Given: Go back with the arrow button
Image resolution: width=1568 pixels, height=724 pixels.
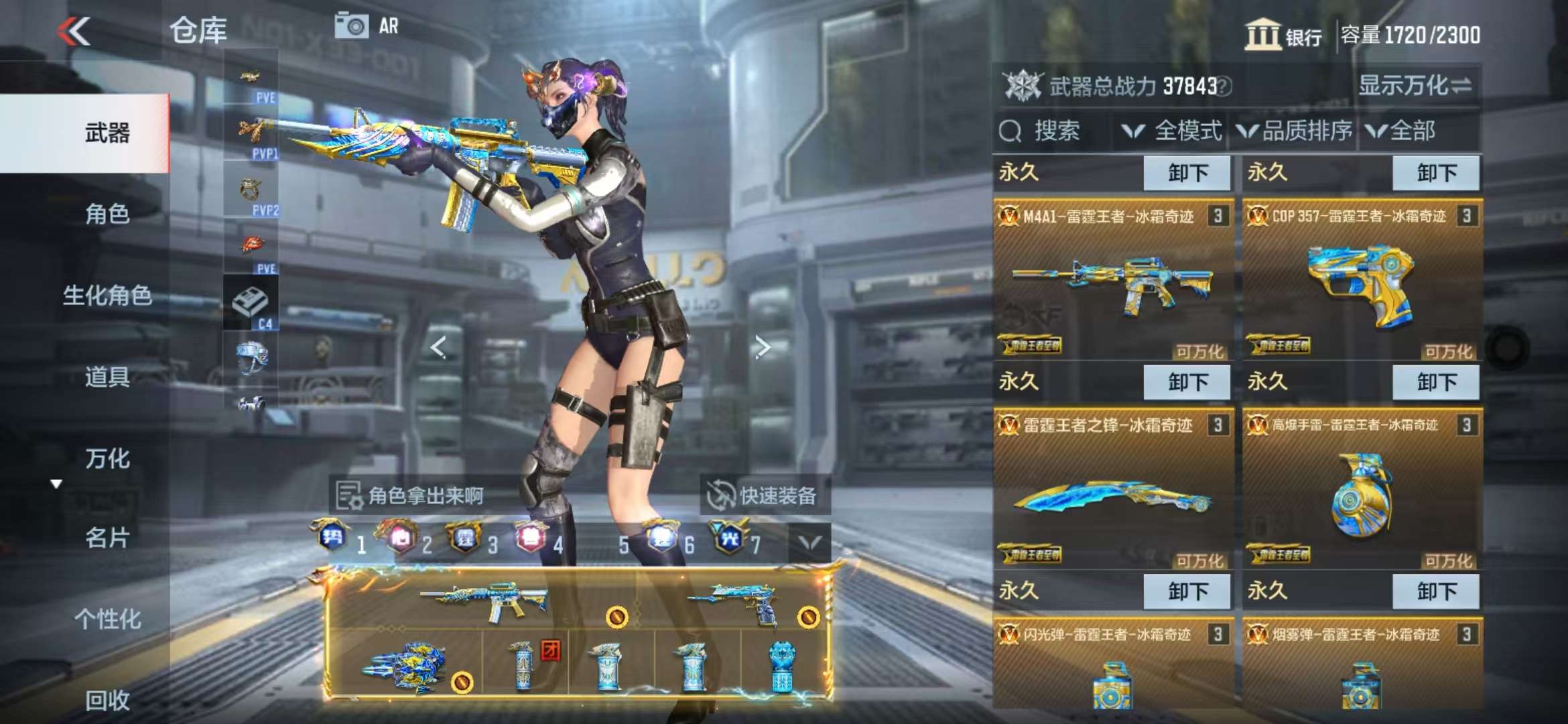Looking at the screenshot, I should pos(74,31).
